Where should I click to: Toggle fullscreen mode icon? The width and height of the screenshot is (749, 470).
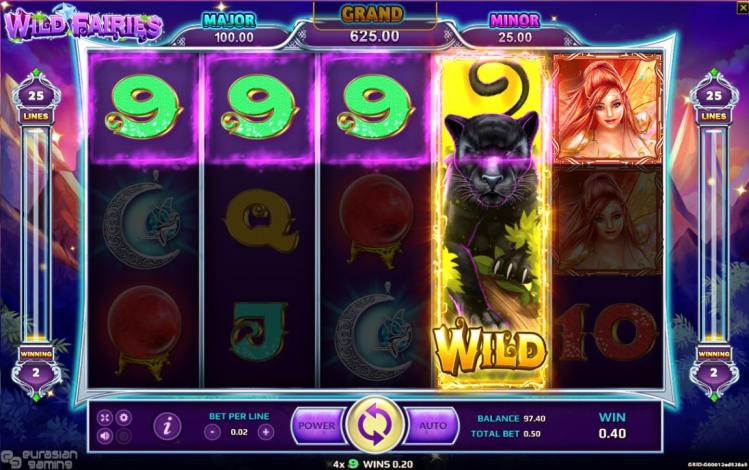pyautogui.click(x=106, y=417)
